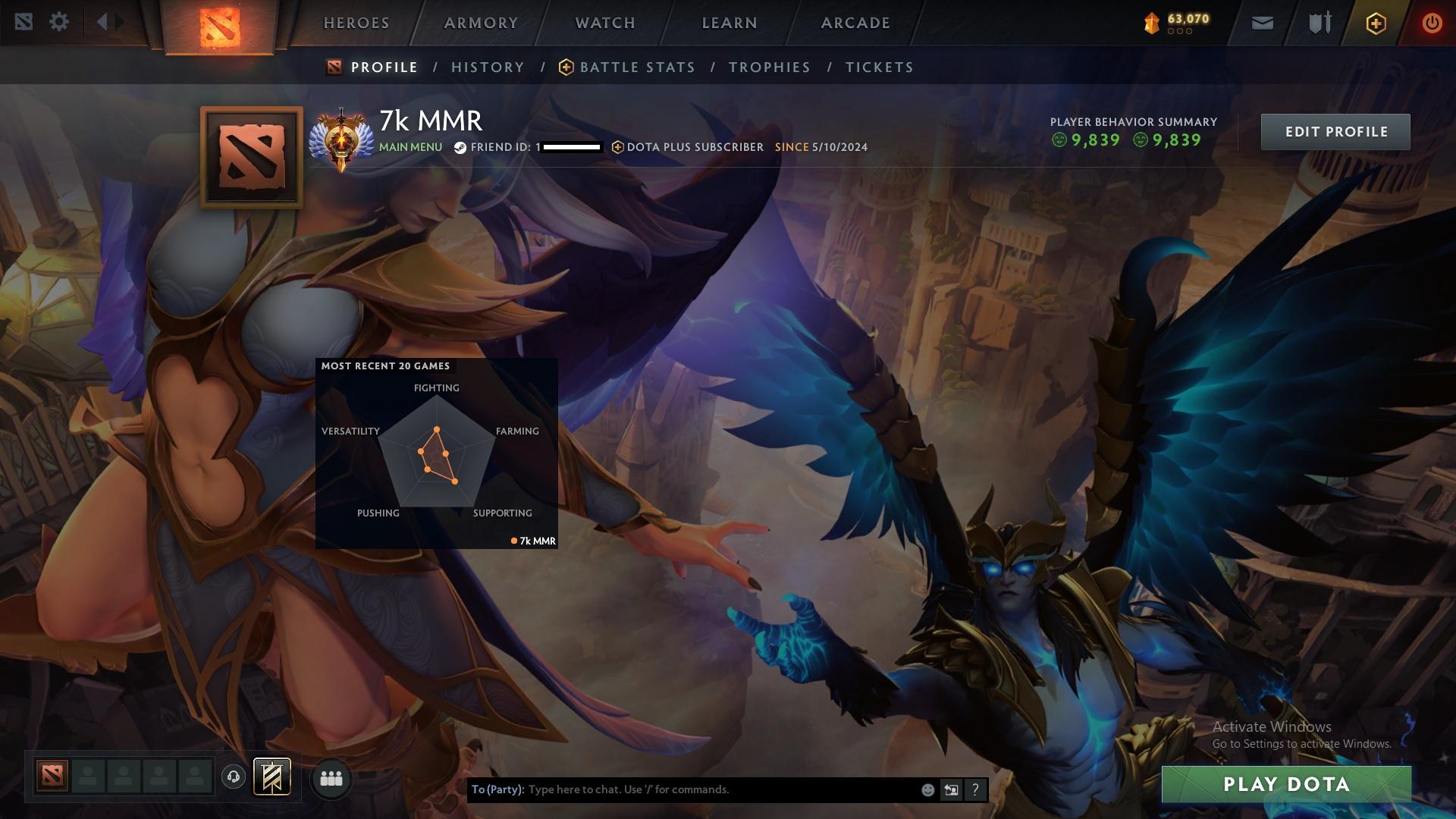Viewport: 1456px width, 819px height.
Task: Open the Armory shield and sword icon
Action: coord(1318,23)
